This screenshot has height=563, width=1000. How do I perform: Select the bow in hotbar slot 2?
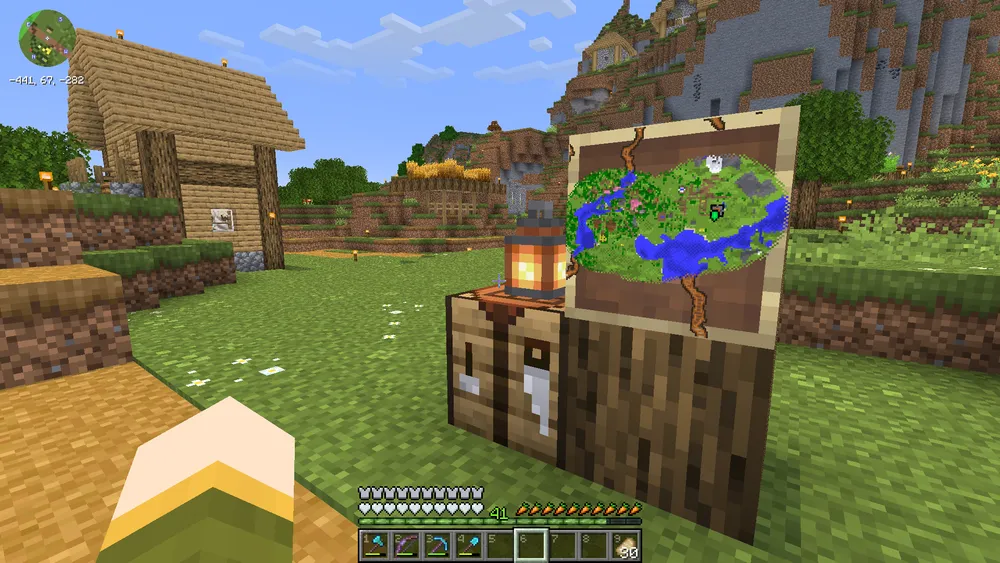tap(407, 546)
